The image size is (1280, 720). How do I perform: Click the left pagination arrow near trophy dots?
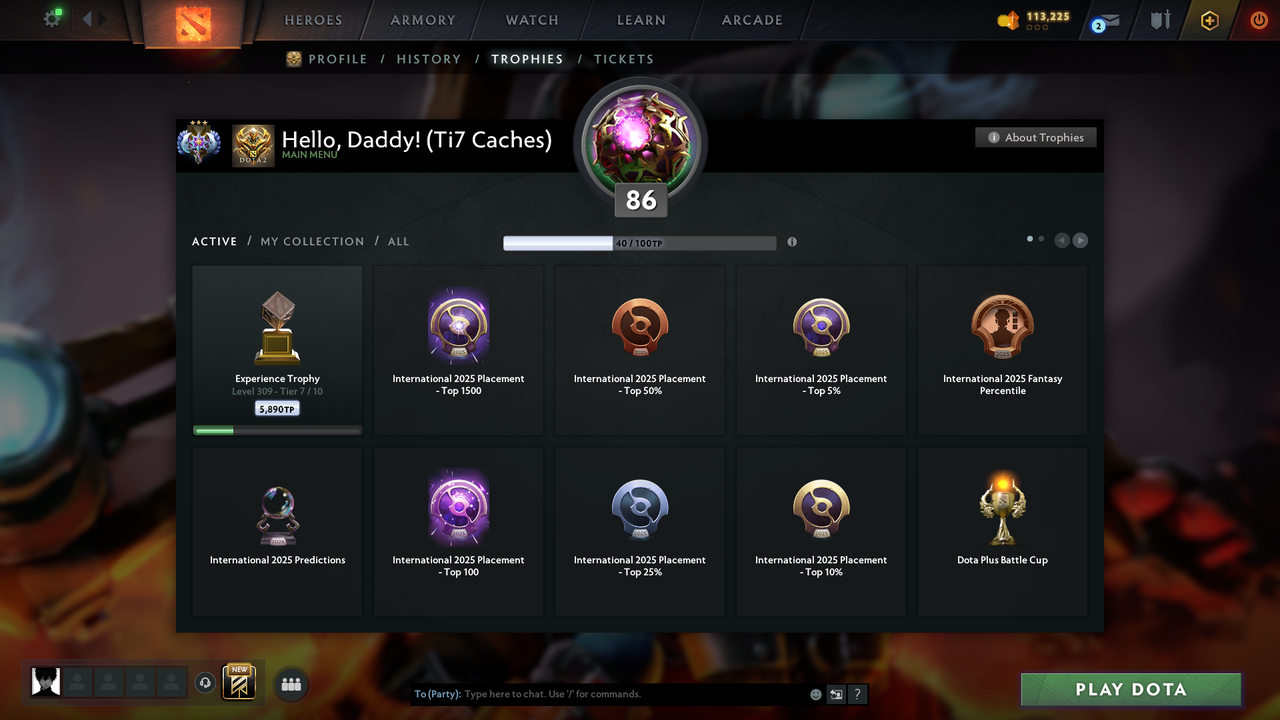1062,240
